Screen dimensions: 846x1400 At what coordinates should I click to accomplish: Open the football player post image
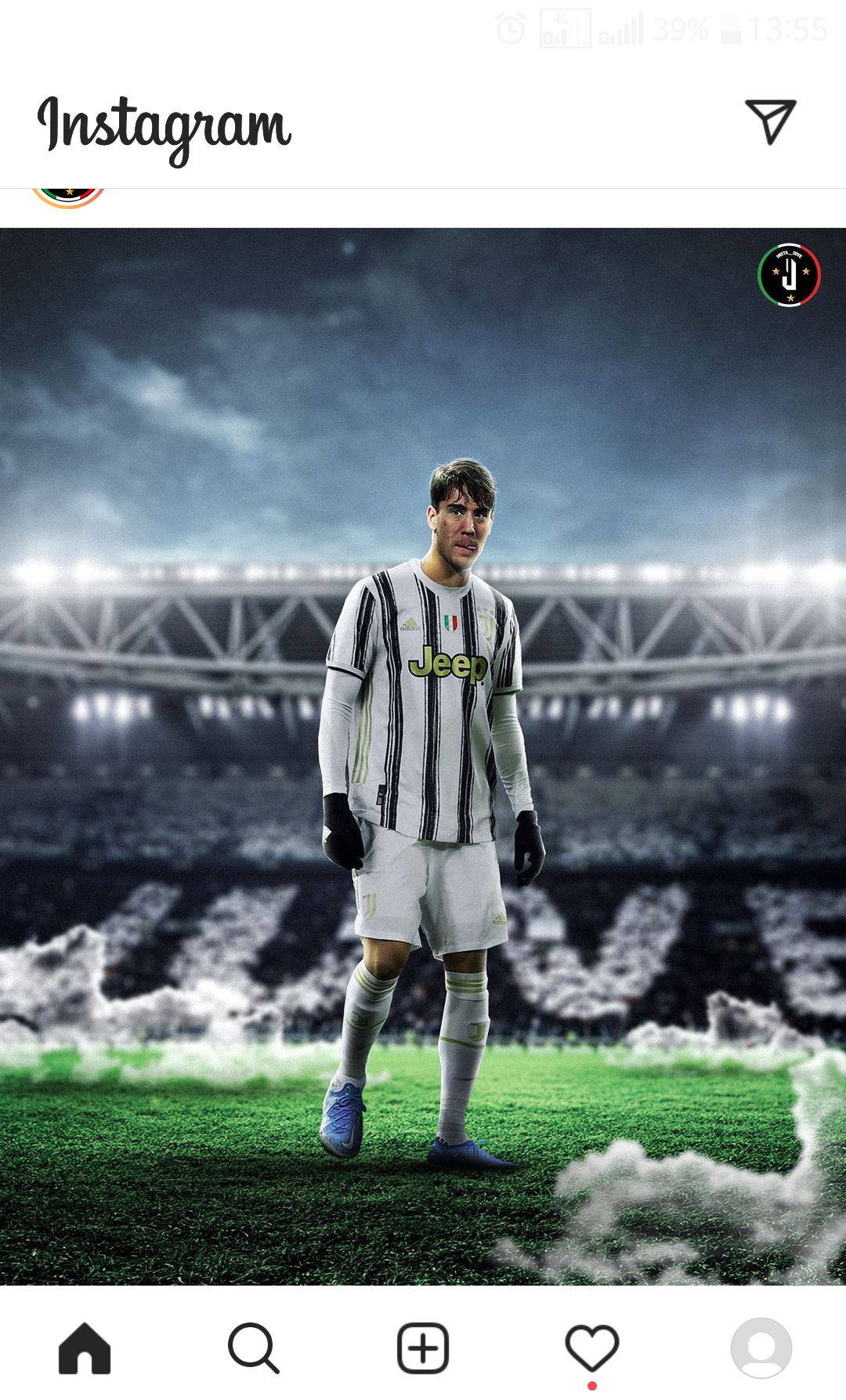click(x=423, y=756)
